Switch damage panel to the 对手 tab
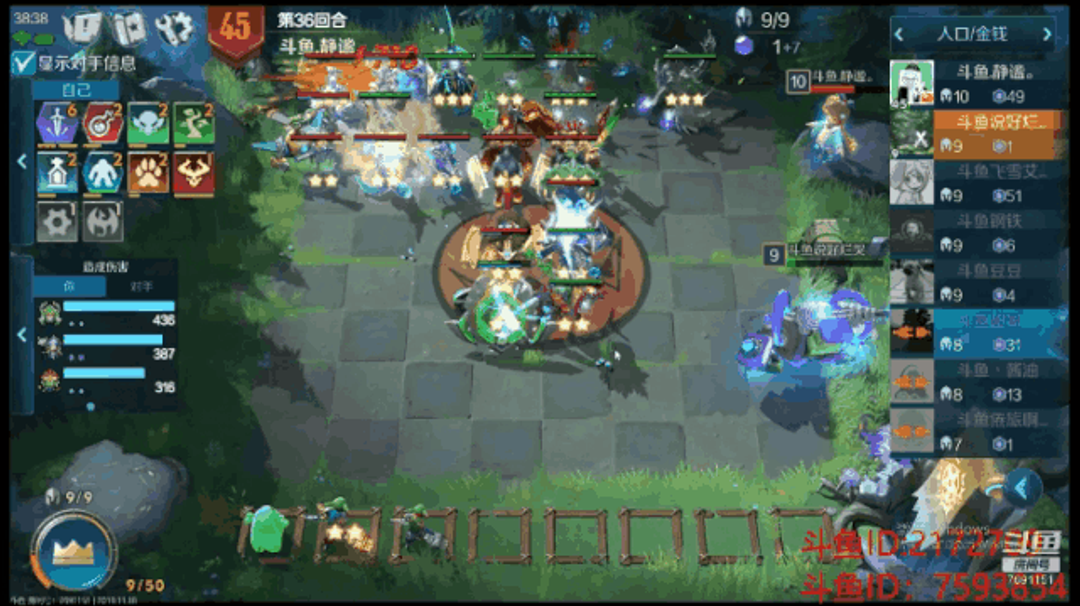1080x606 pixels. (143, 285)
